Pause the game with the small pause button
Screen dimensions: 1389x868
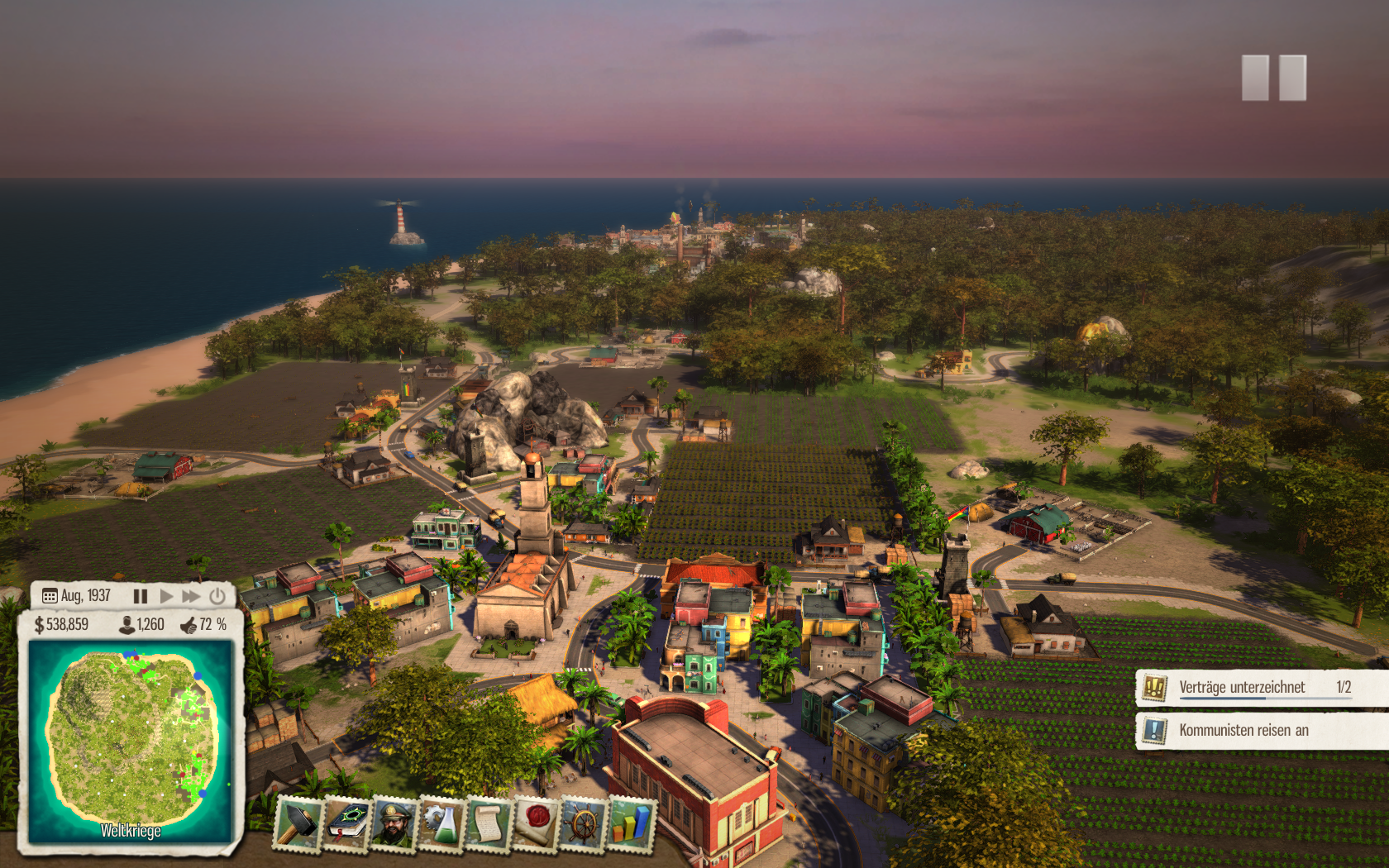click(x=141, y=596)
